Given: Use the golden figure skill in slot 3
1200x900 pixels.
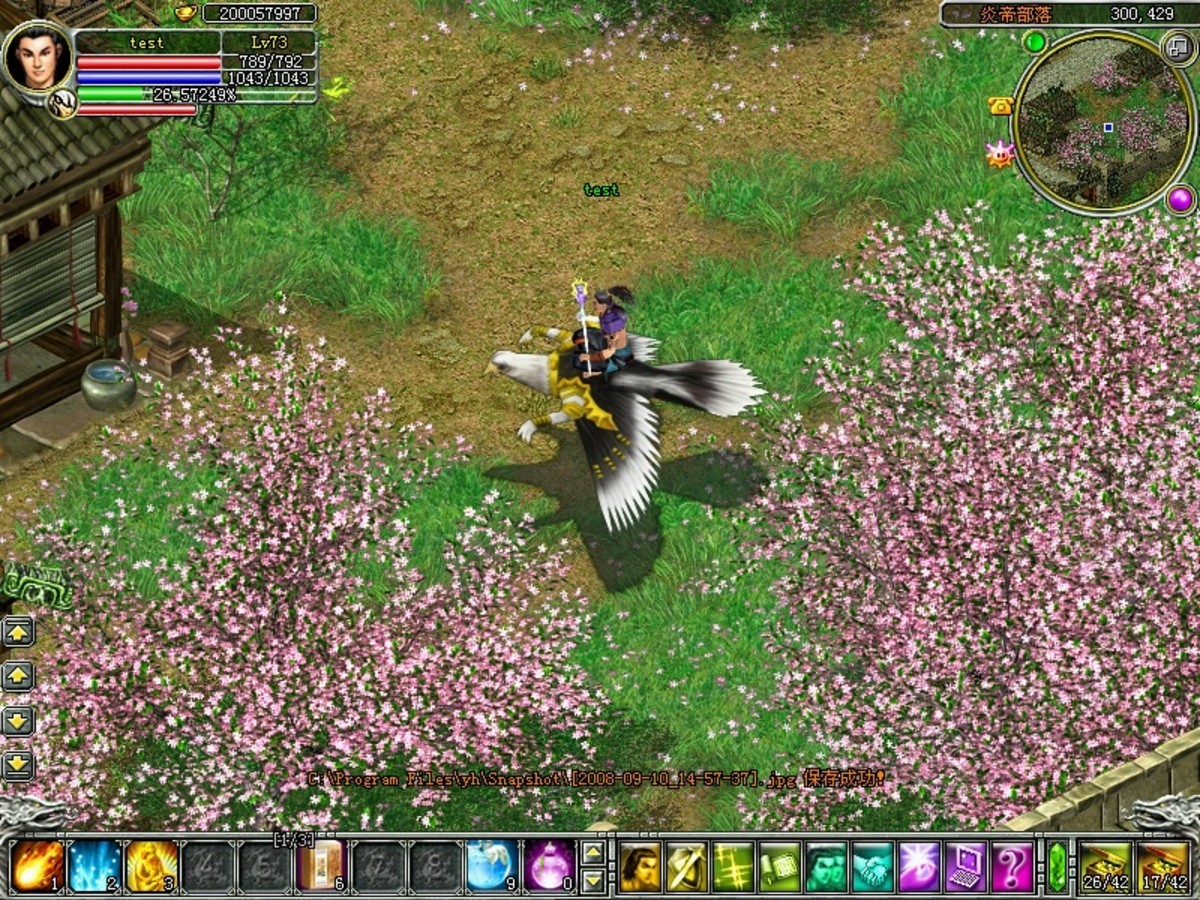Looking at the screenshot, I should (x=151, y=866).
